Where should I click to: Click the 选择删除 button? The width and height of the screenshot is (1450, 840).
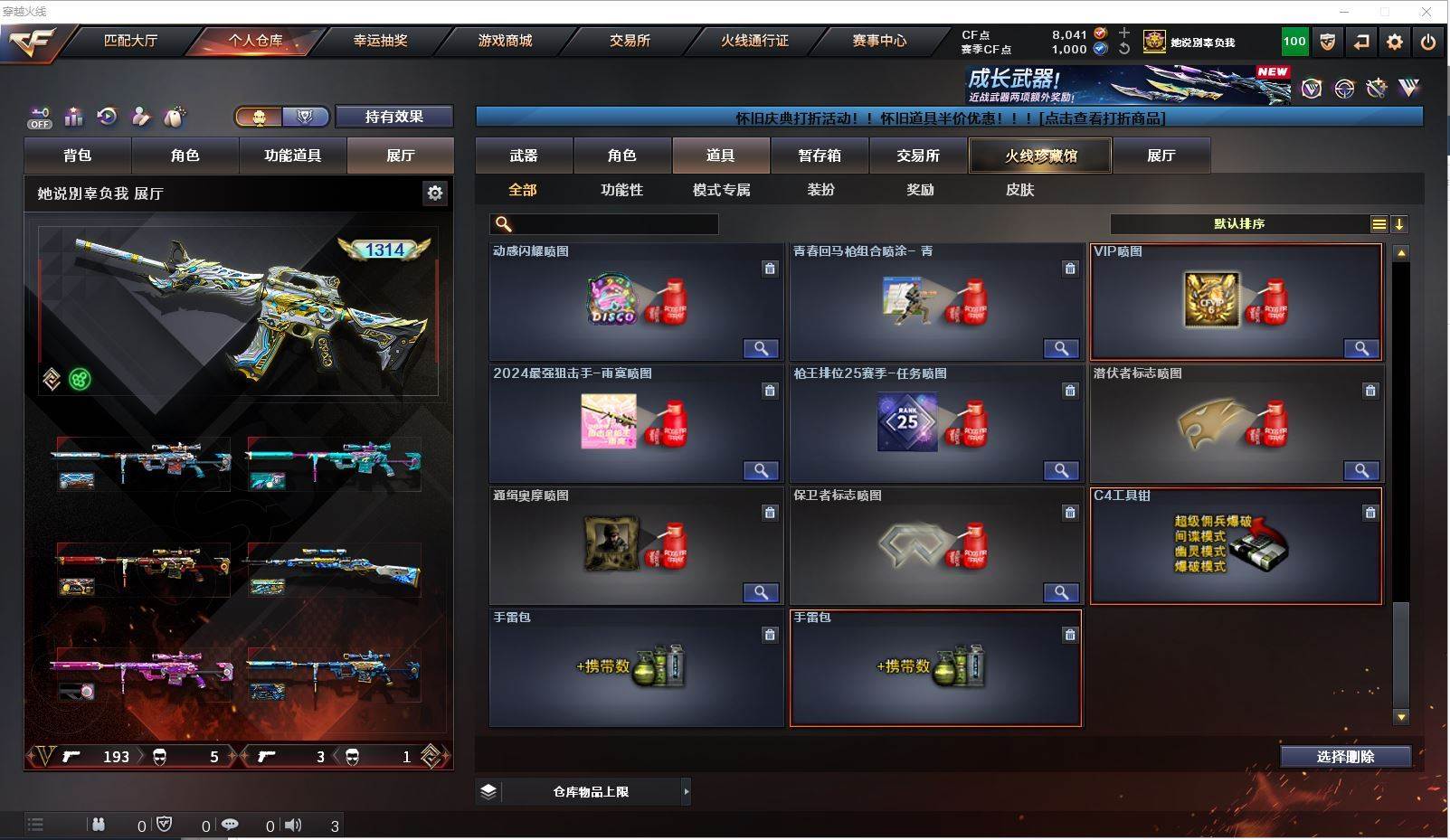1345,757
